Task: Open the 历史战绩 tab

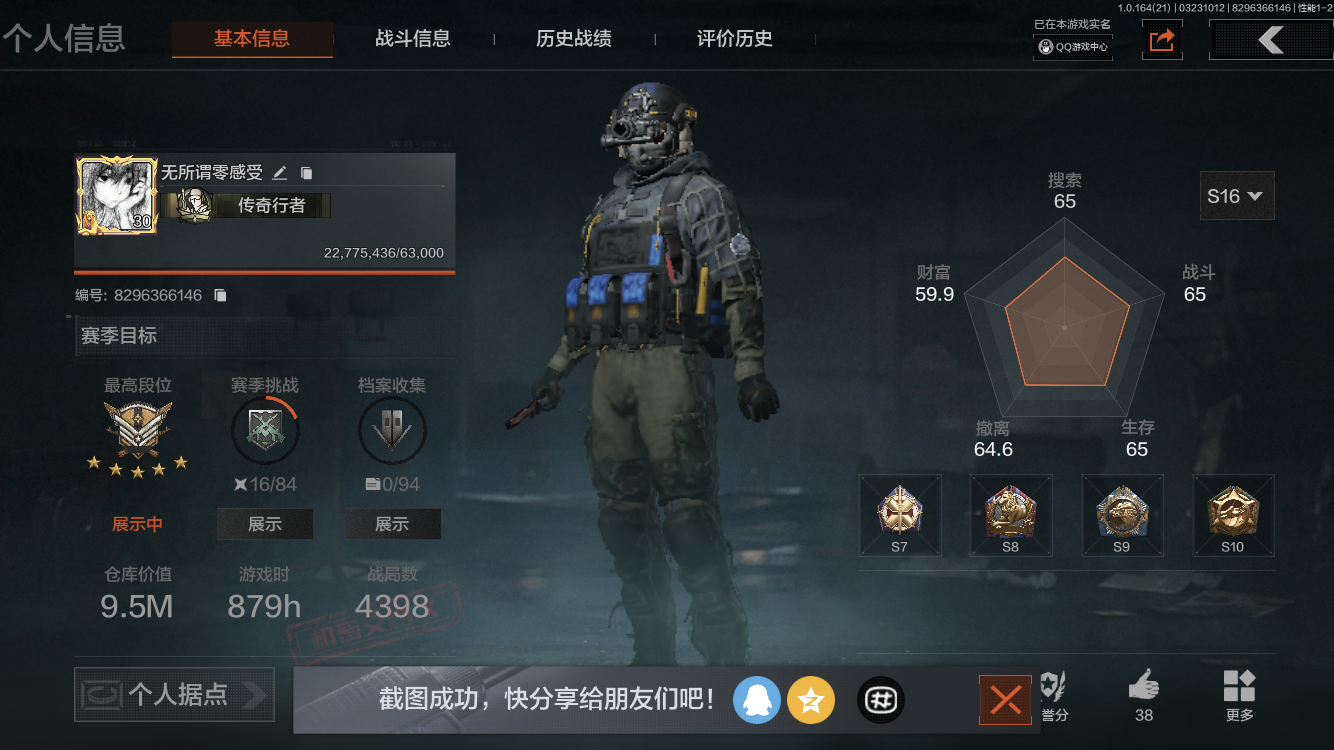Action: (x=573, y=39)
